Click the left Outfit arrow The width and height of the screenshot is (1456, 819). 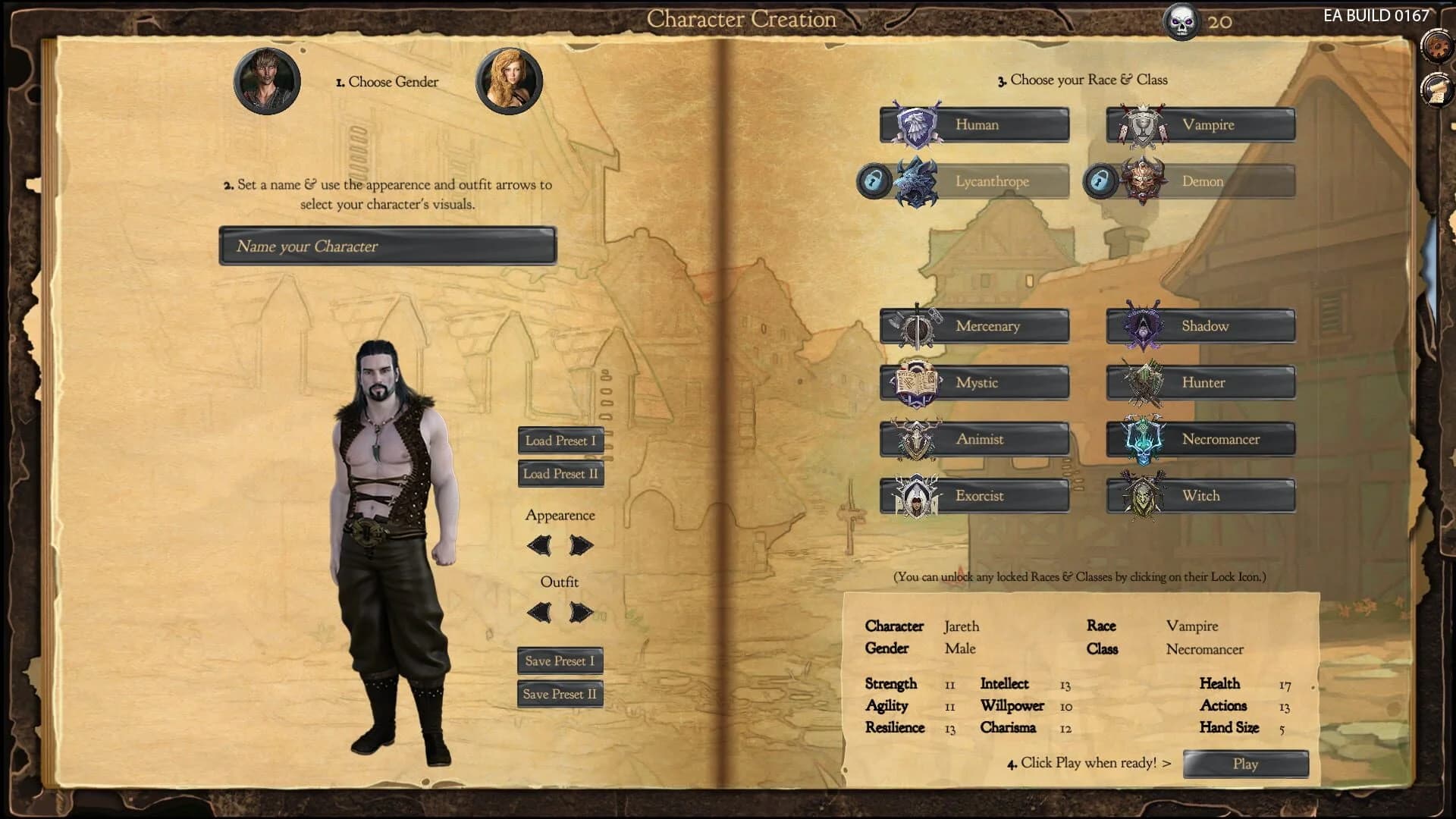tap(541, 610)
